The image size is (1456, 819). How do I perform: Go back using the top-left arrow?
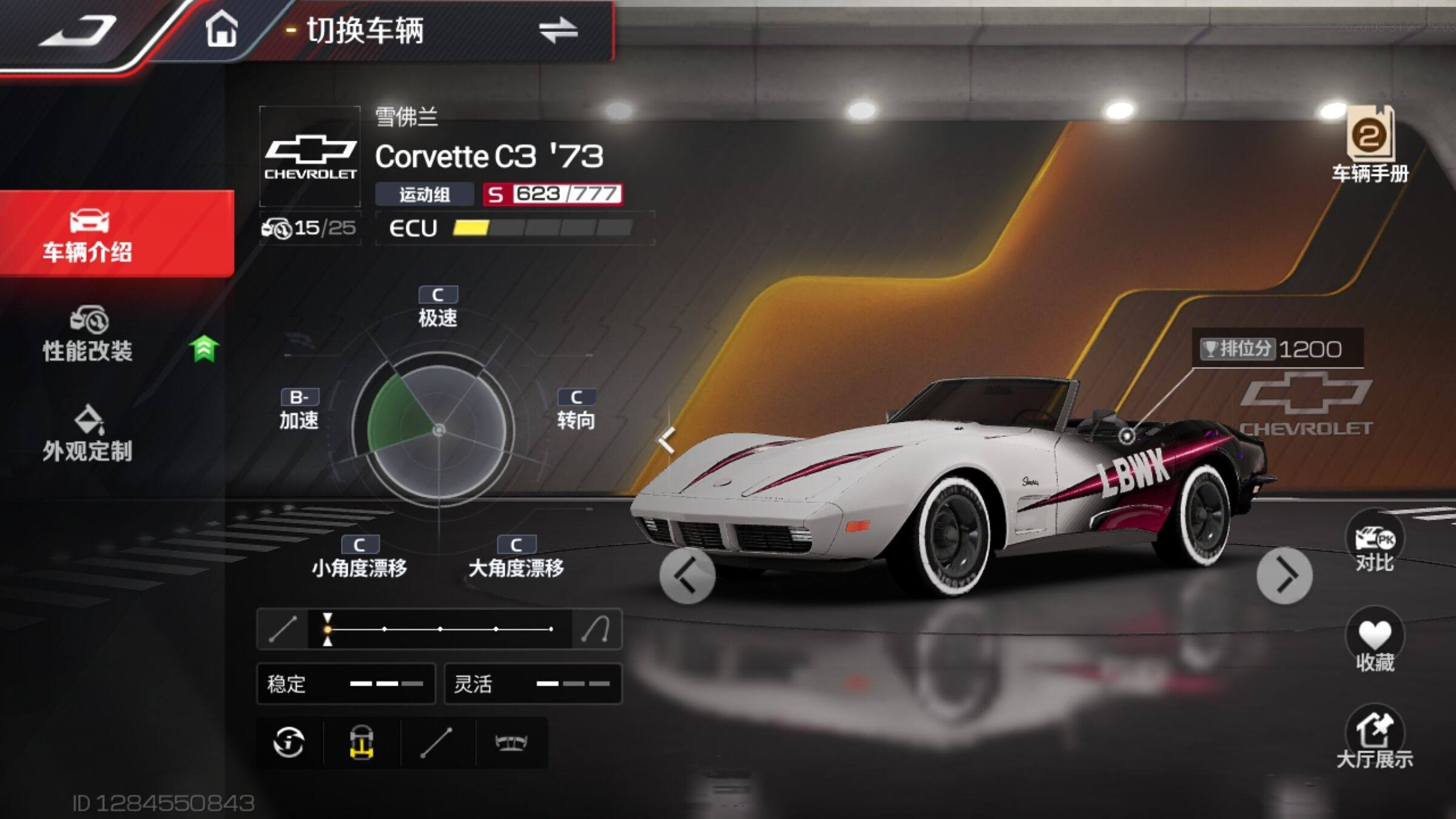[x=79, y=30]
